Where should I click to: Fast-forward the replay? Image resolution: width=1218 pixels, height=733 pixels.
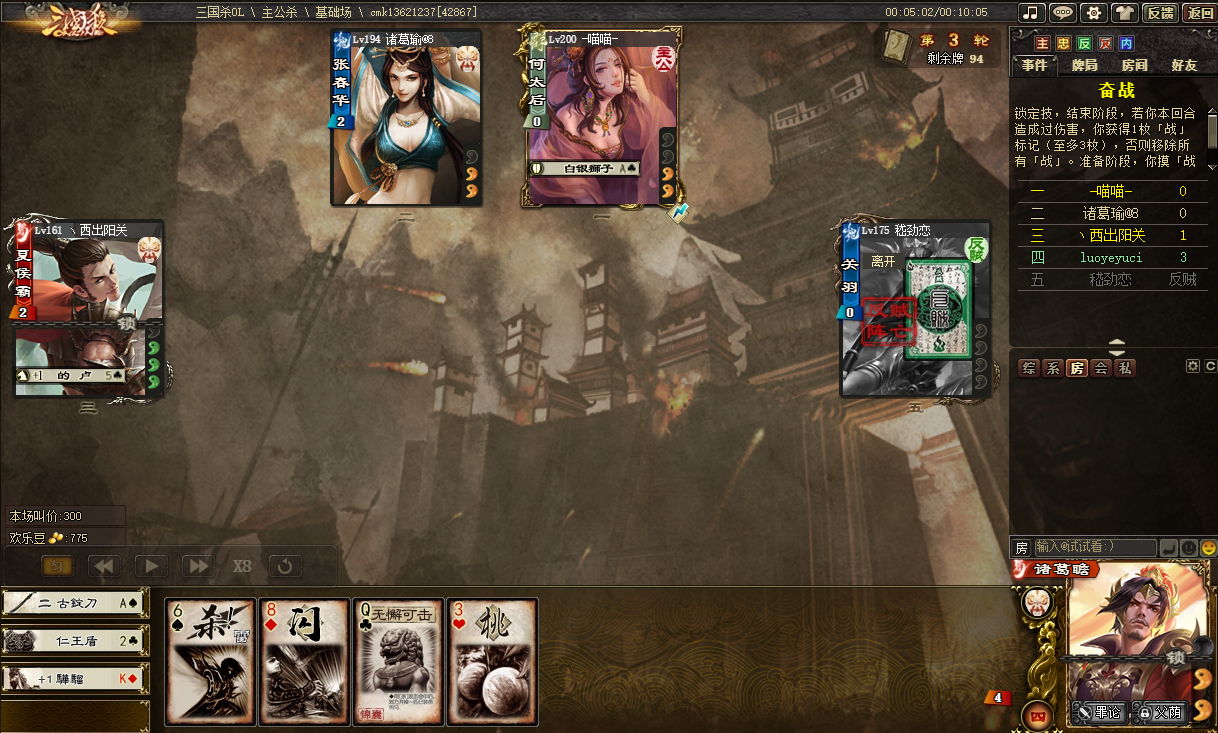pyautogui.click(x=197, y=566)
